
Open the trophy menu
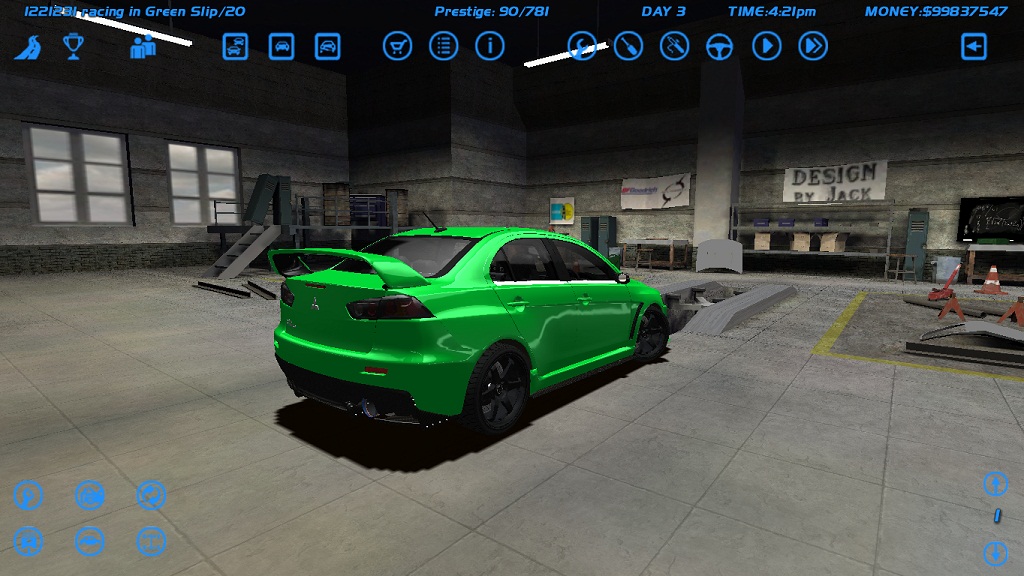coord(73,46)
